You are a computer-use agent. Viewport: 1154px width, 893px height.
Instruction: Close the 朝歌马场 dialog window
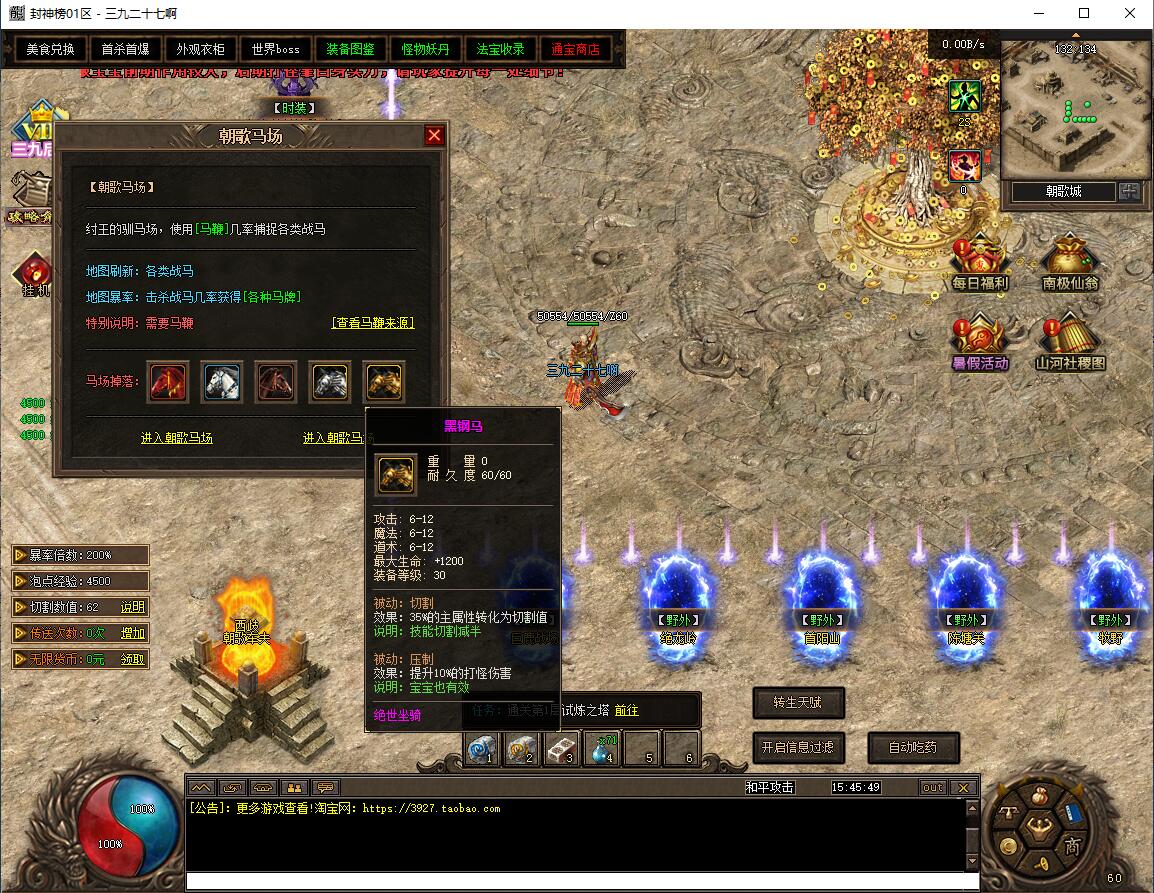434,135
